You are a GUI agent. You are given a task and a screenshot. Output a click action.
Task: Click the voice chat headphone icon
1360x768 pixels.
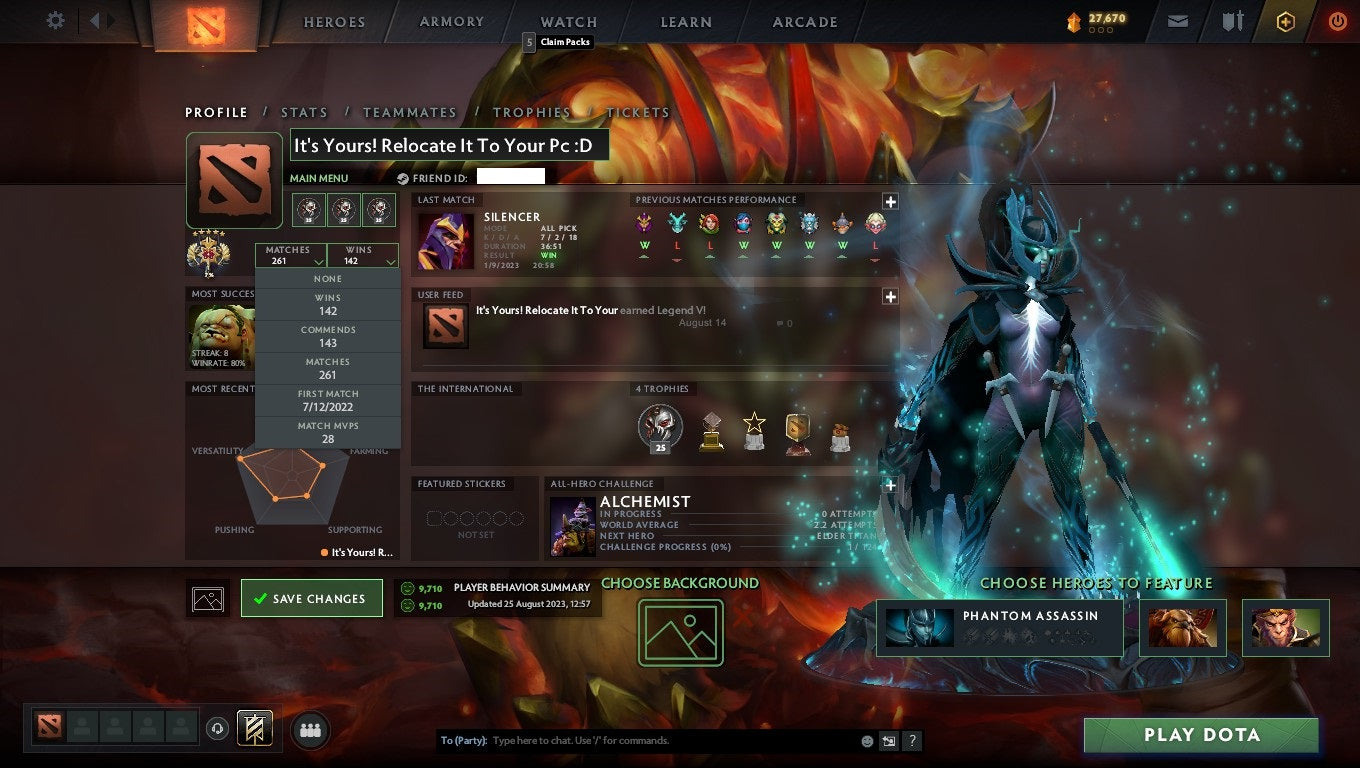tap(218, 730)
